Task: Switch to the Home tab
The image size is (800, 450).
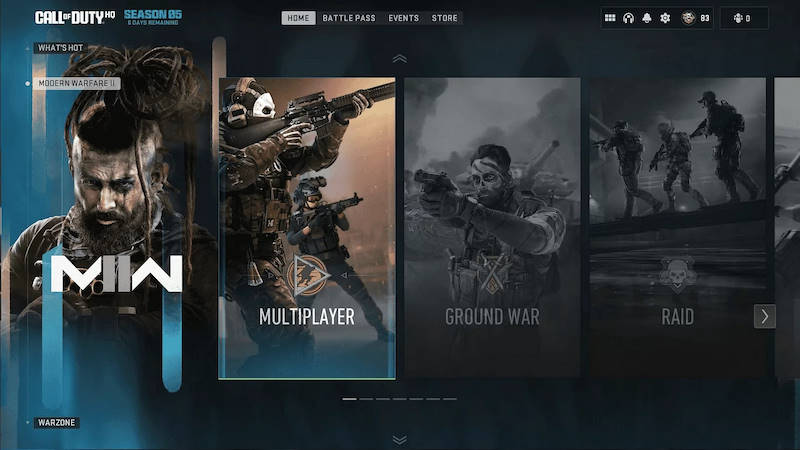Action: click(298, 18)
